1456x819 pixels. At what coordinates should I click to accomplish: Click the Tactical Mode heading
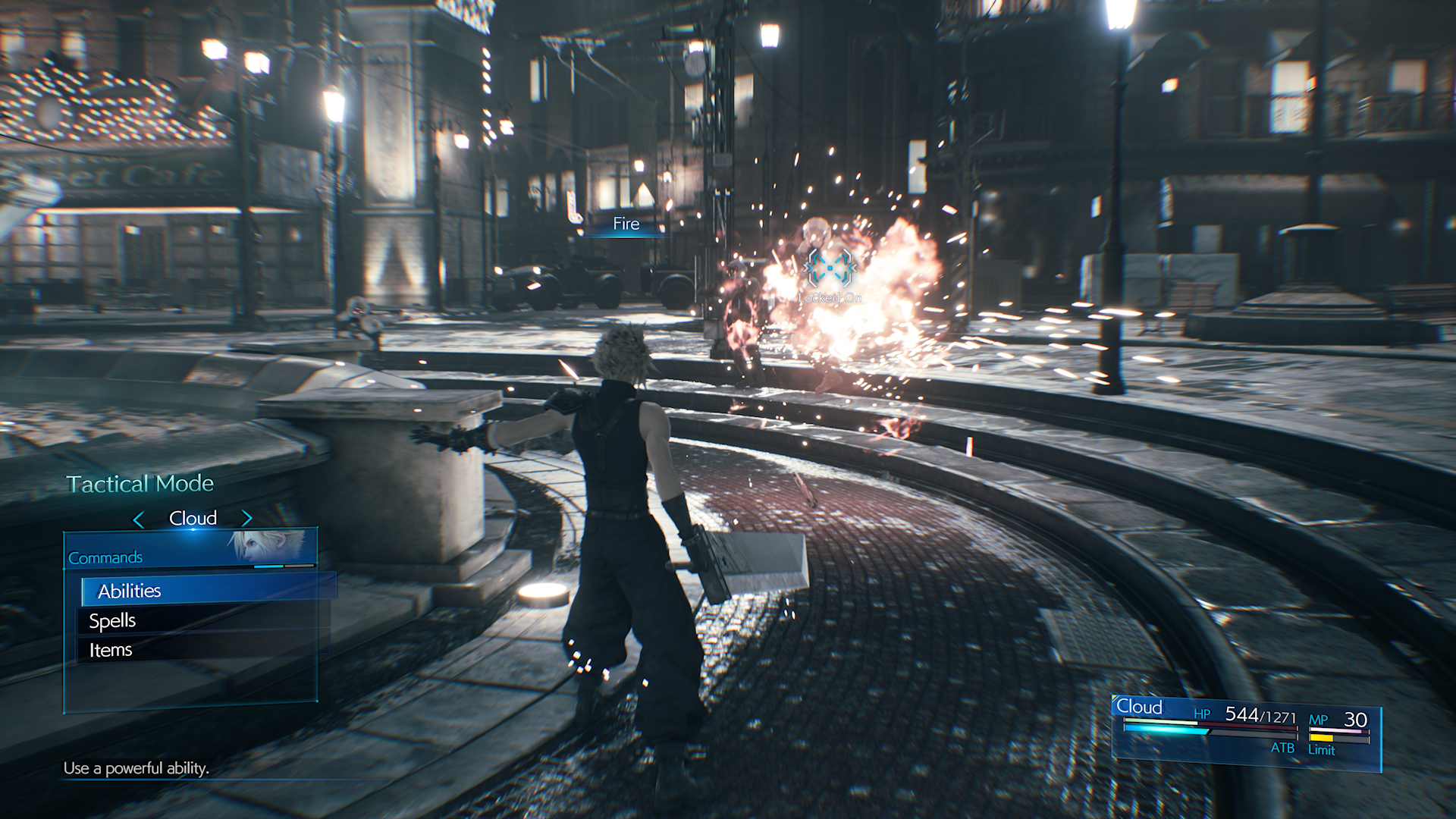point(140,483)
